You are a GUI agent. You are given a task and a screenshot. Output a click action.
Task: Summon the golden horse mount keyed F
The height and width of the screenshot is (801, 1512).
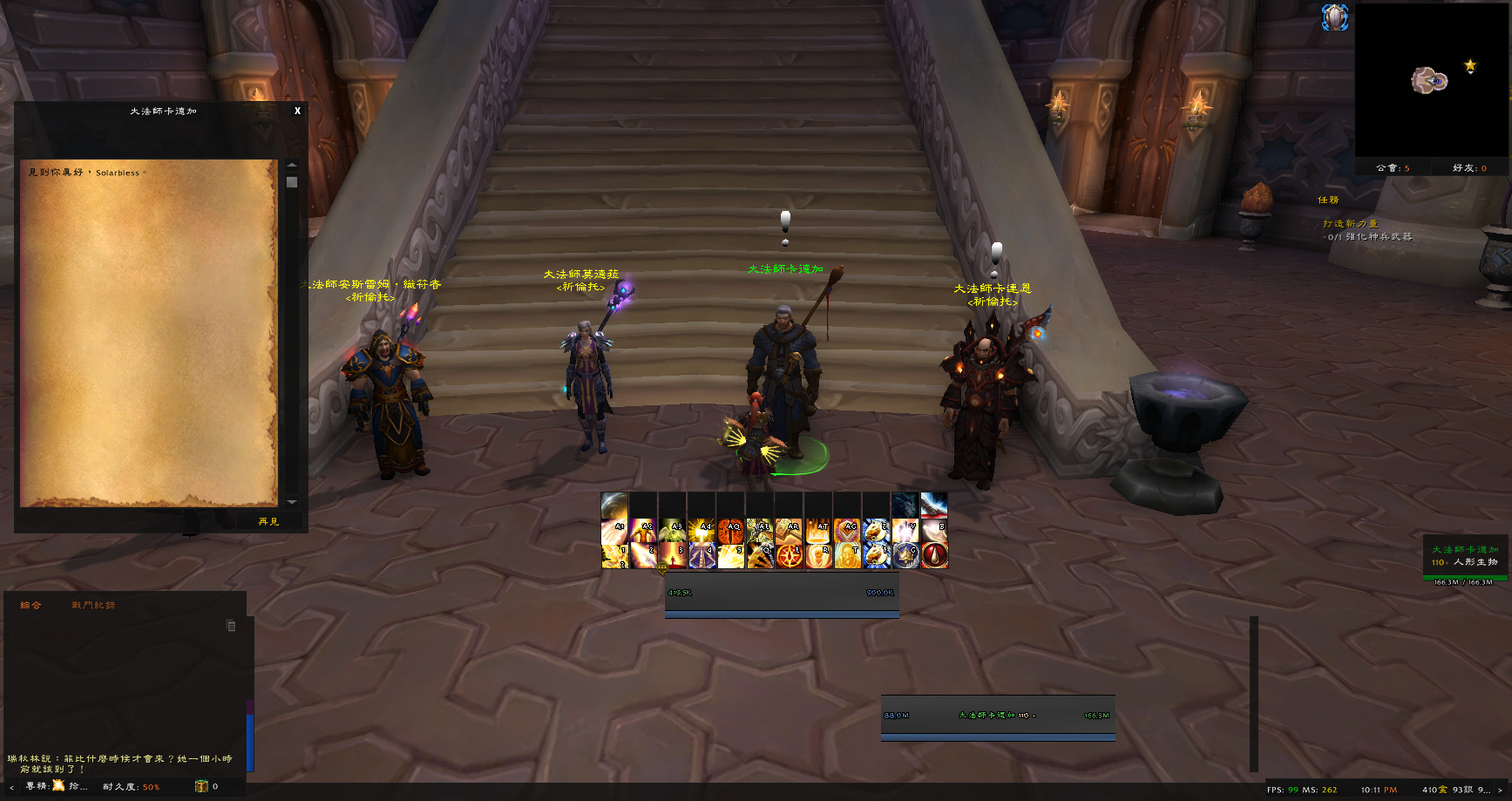(x=876, y=555)
